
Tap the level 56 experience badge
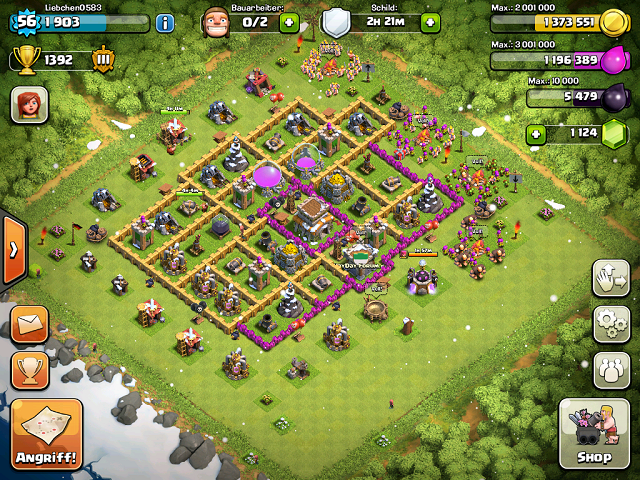tap(25, 22)
